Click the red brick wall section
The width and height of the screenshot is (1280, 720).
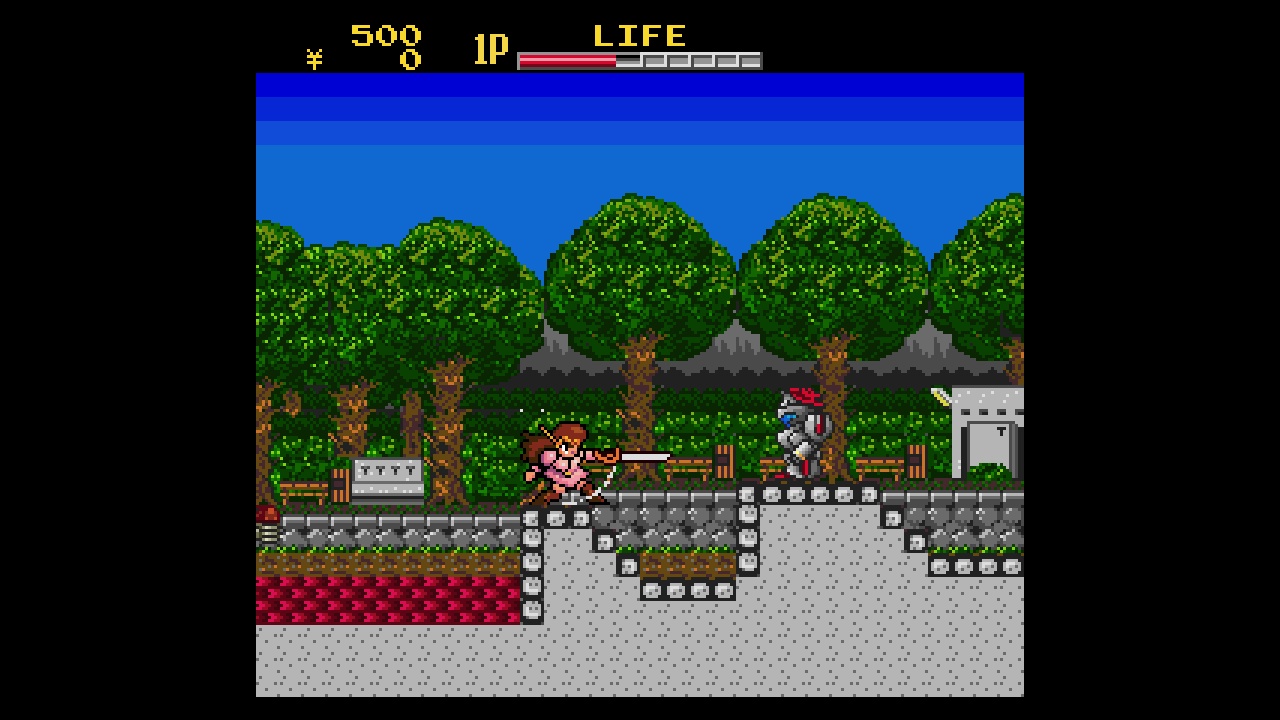380,595
